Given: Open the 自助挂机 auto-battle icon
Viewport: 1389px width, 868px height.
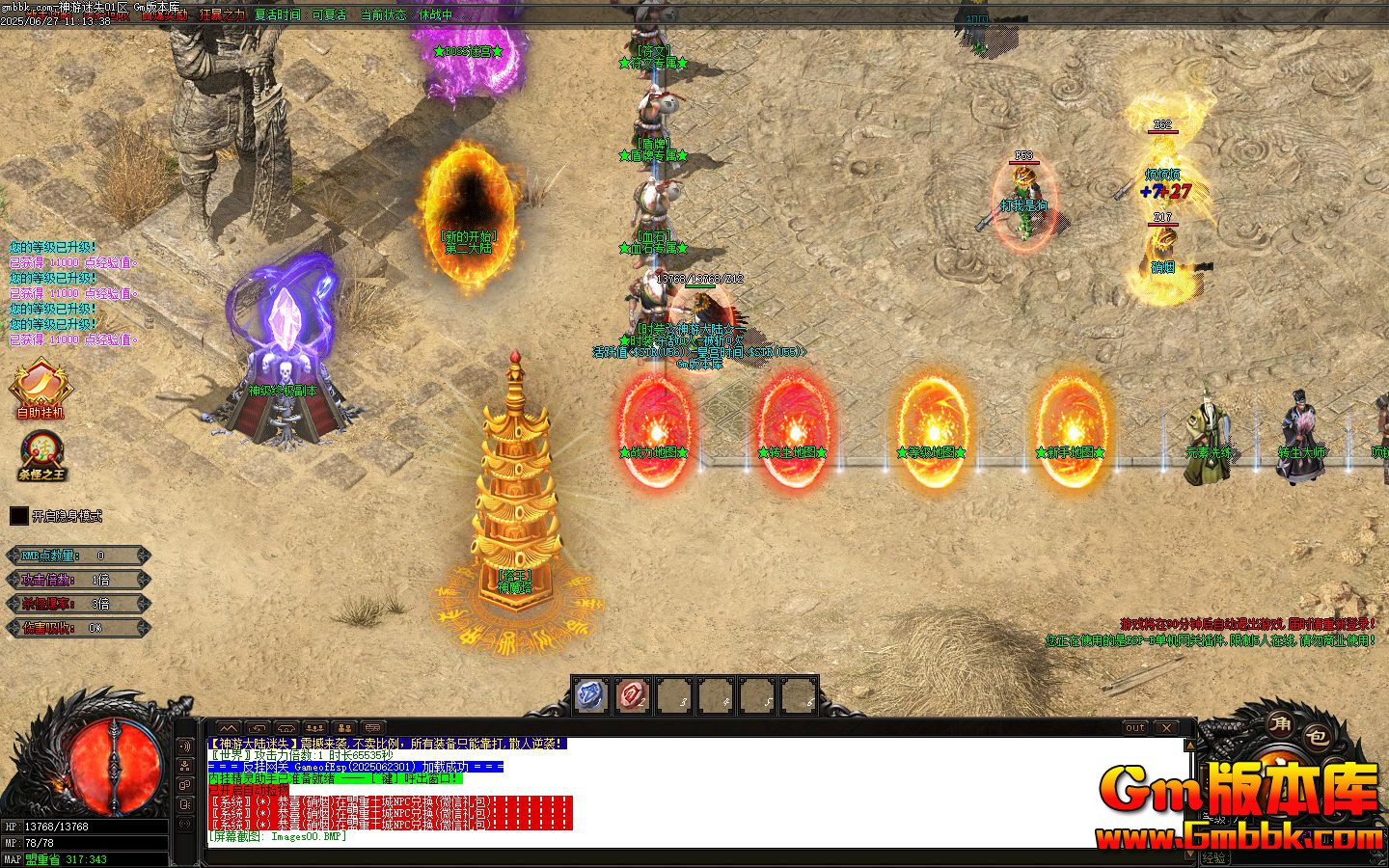Looking at the screenshot, I should (x=40, y=388).
